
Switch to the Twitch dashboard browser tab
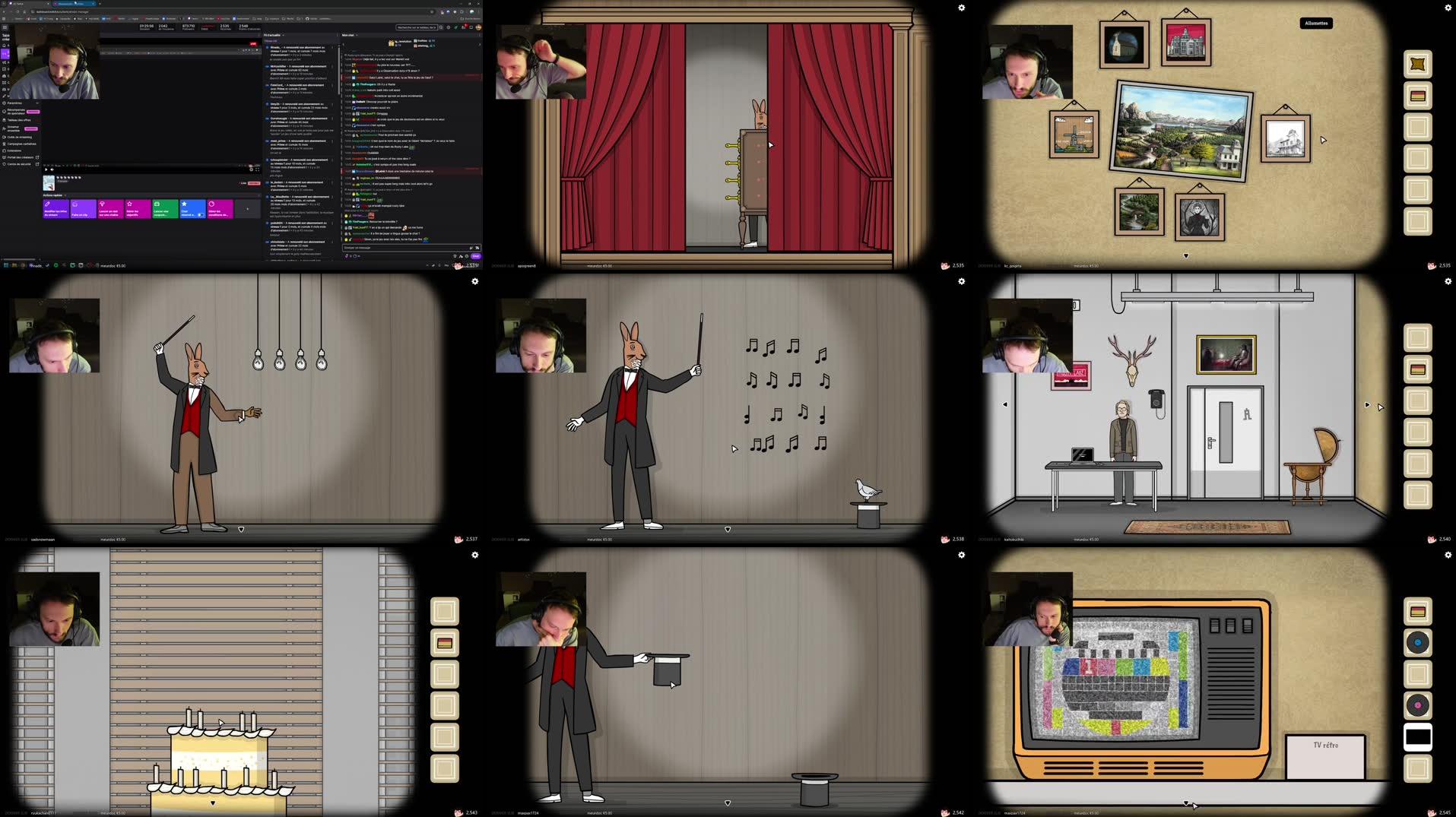click(x=75, y=4)
